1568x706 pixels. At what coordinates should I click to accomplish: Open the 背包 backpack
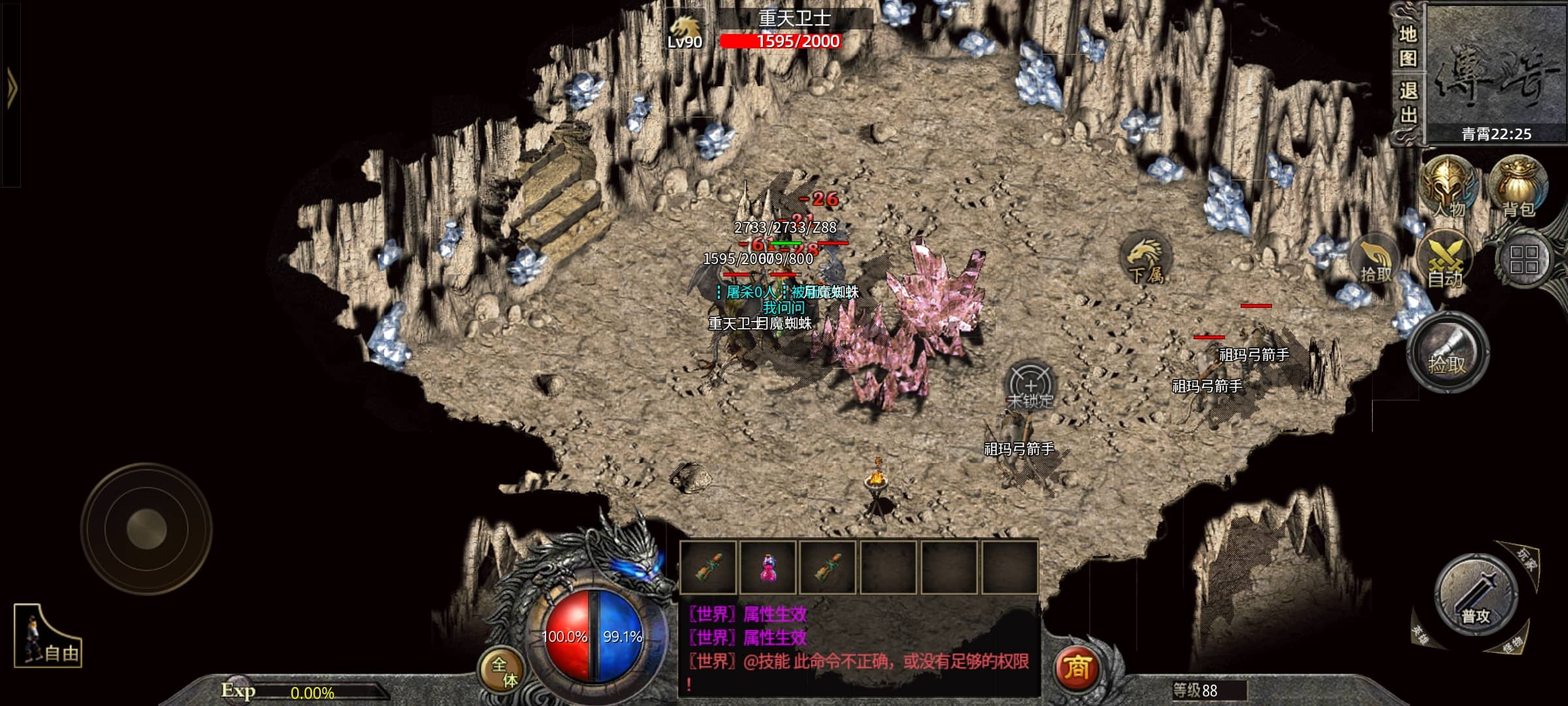pos(1518,188)
